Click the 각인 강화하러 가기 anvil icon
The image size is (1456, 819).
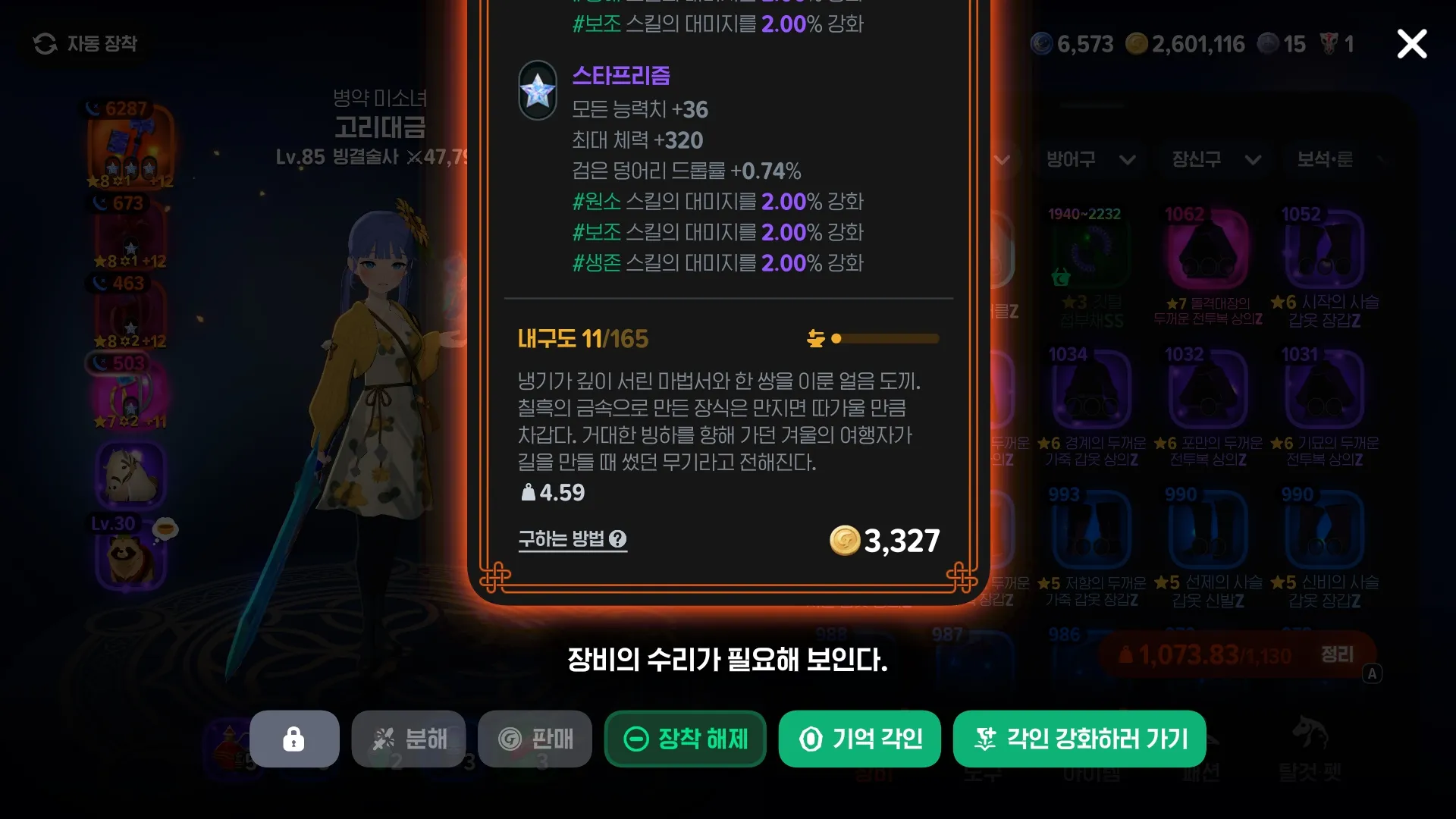[987, 739]
